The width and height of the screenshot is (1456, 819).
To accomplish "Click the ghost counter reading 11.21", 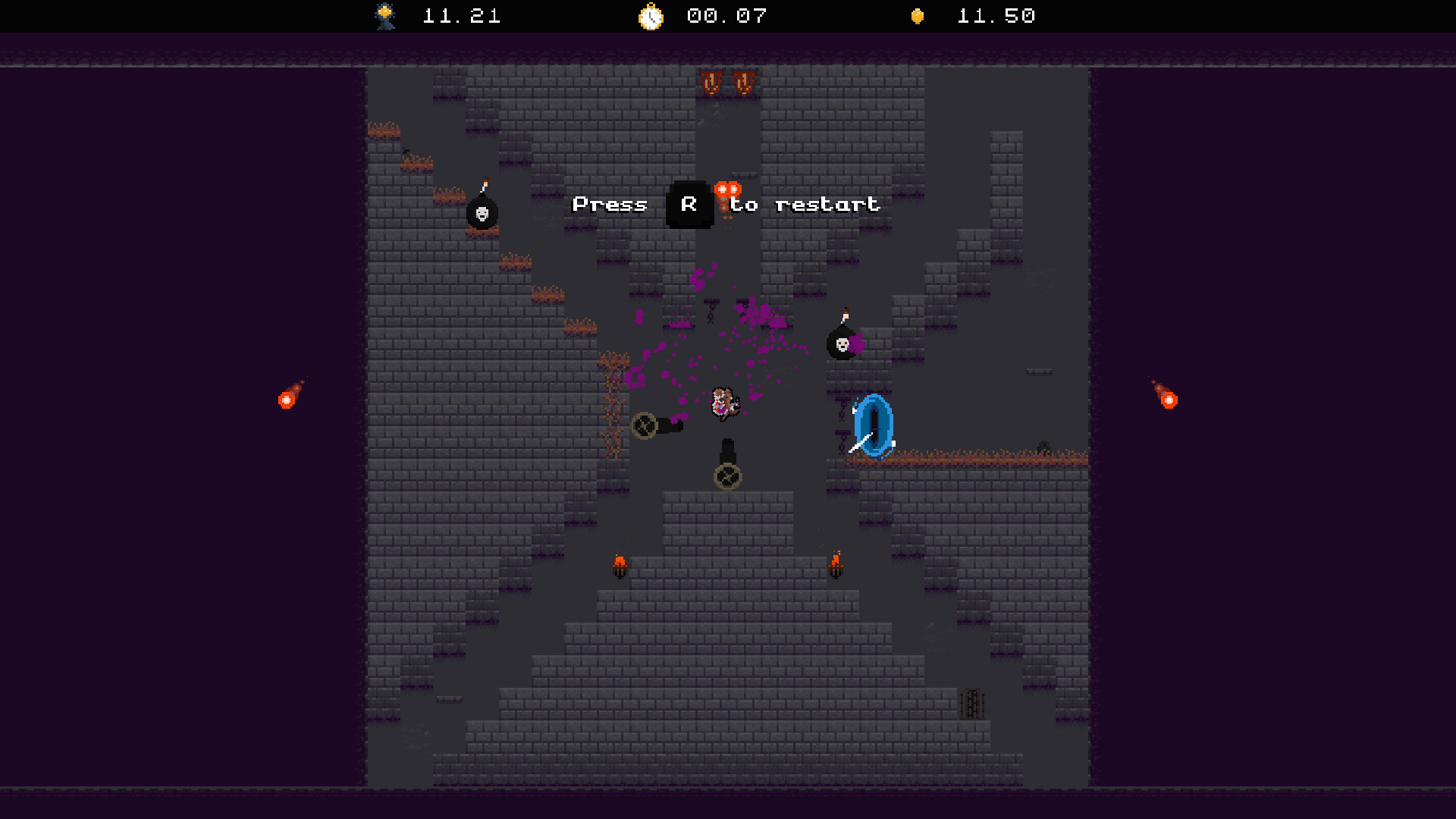I will [x=461, y=16].
